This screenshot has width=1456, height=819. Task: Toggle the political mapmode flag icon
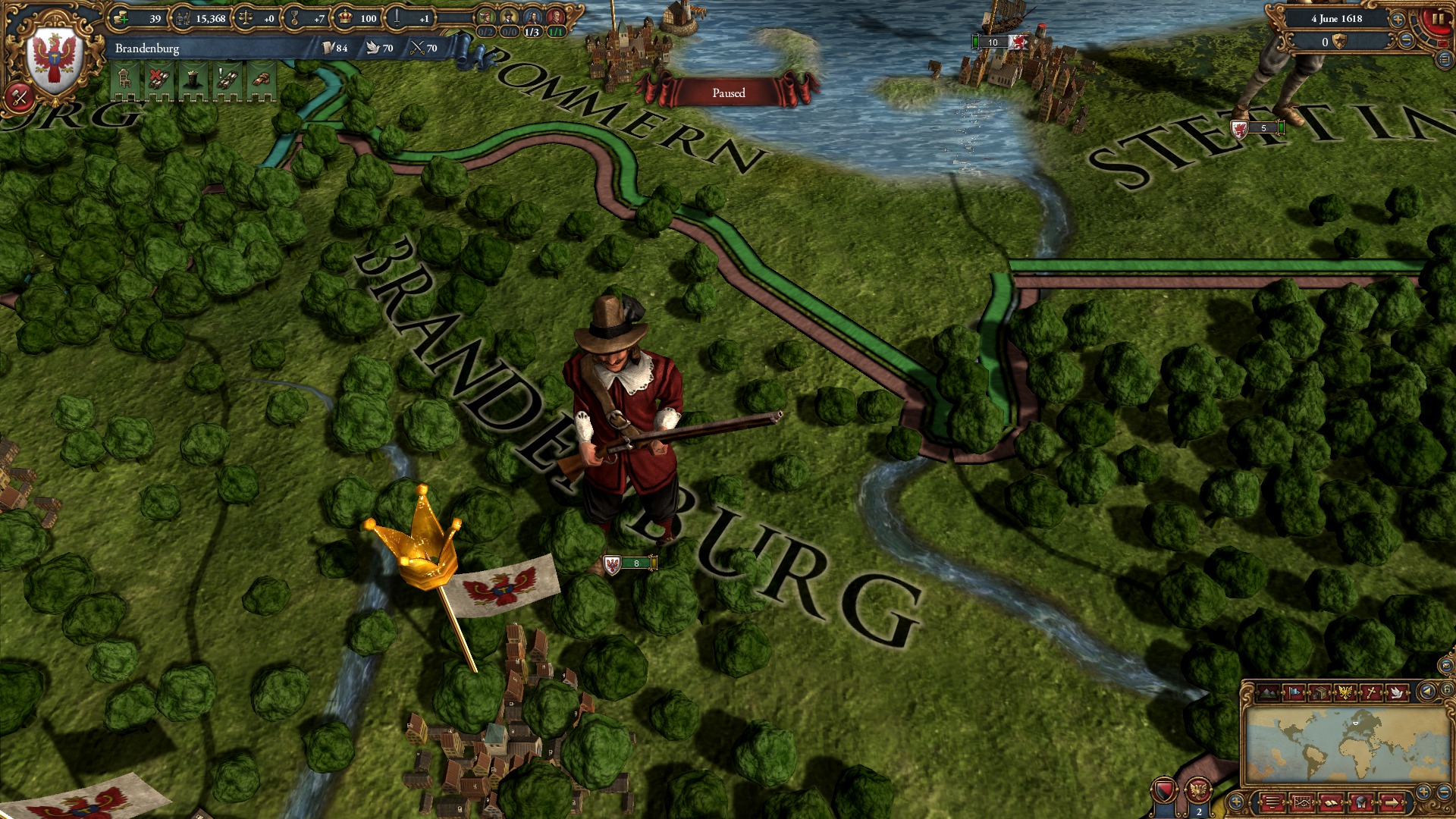tap(1294, 693)
